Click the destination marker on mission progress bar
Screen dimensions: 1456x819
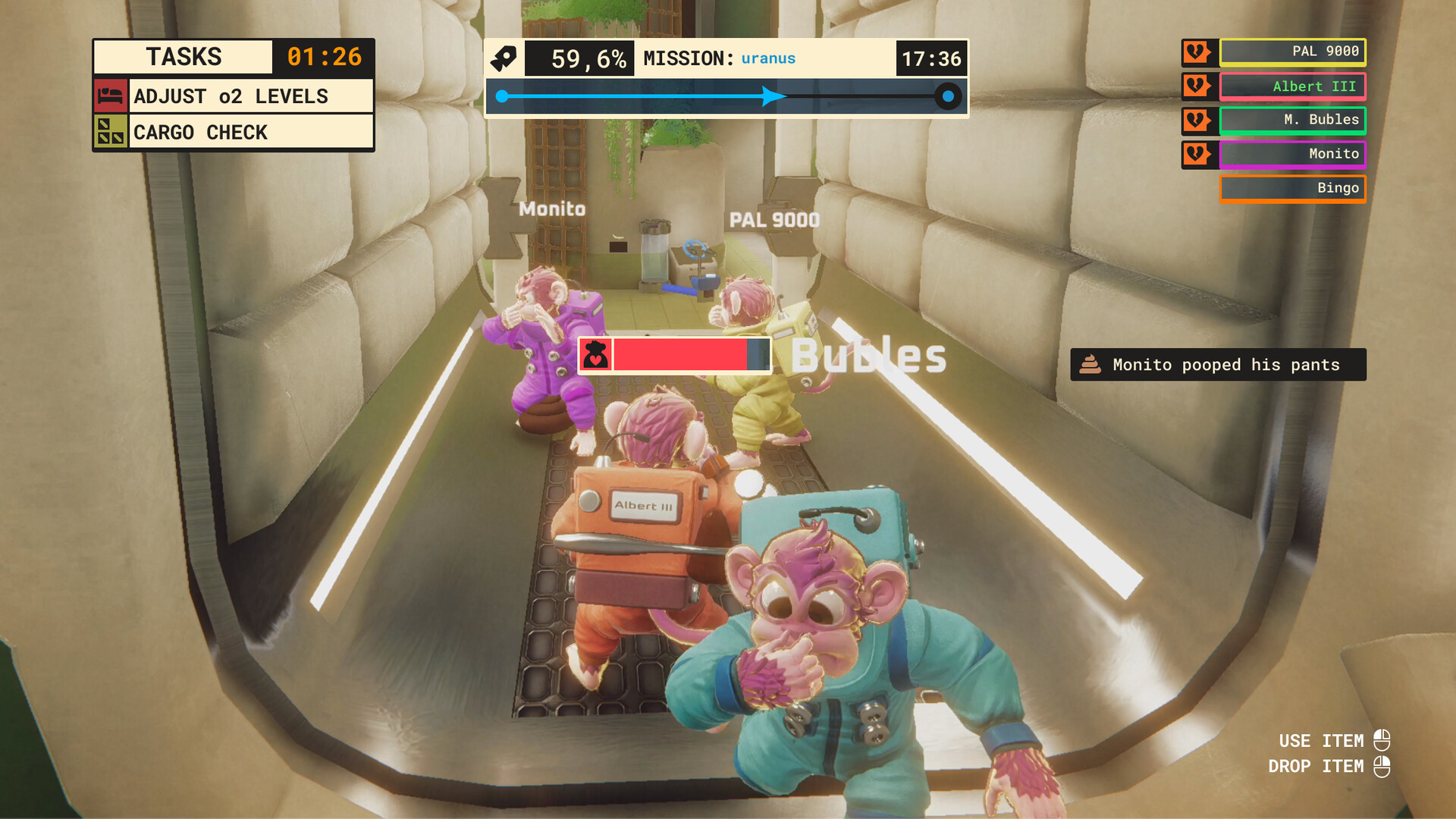(x=948, y=96)
